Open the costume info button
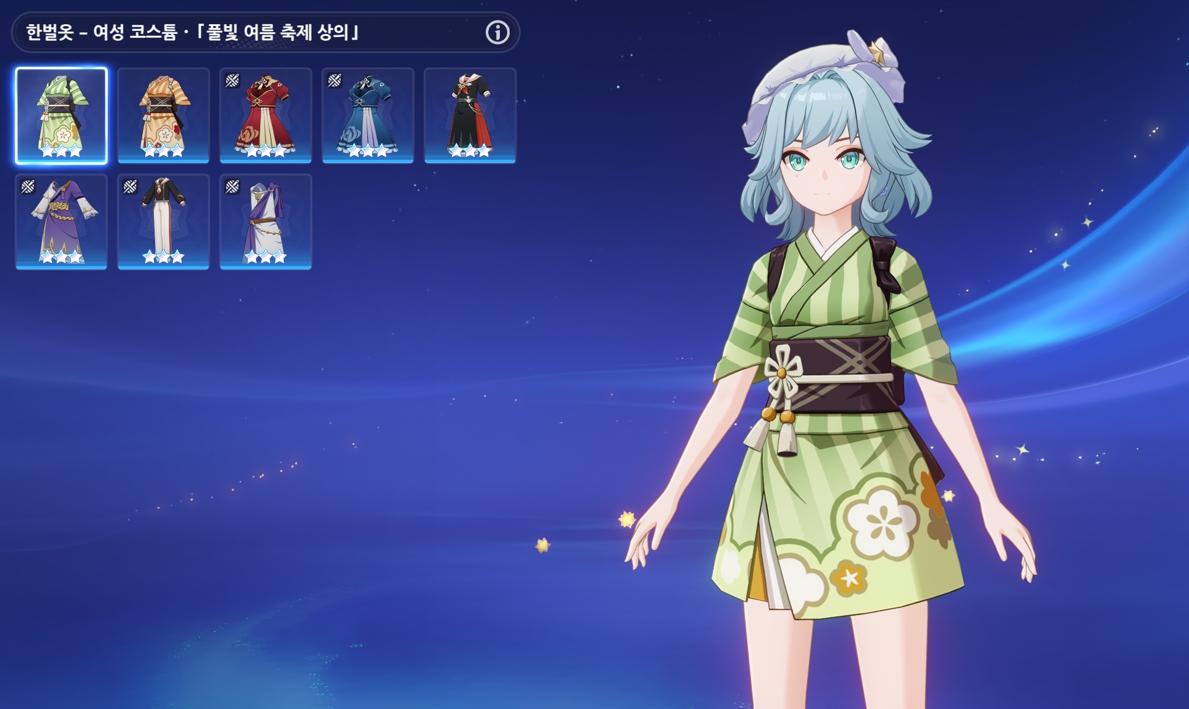The image size is (1189, 709). click(497, 32)
